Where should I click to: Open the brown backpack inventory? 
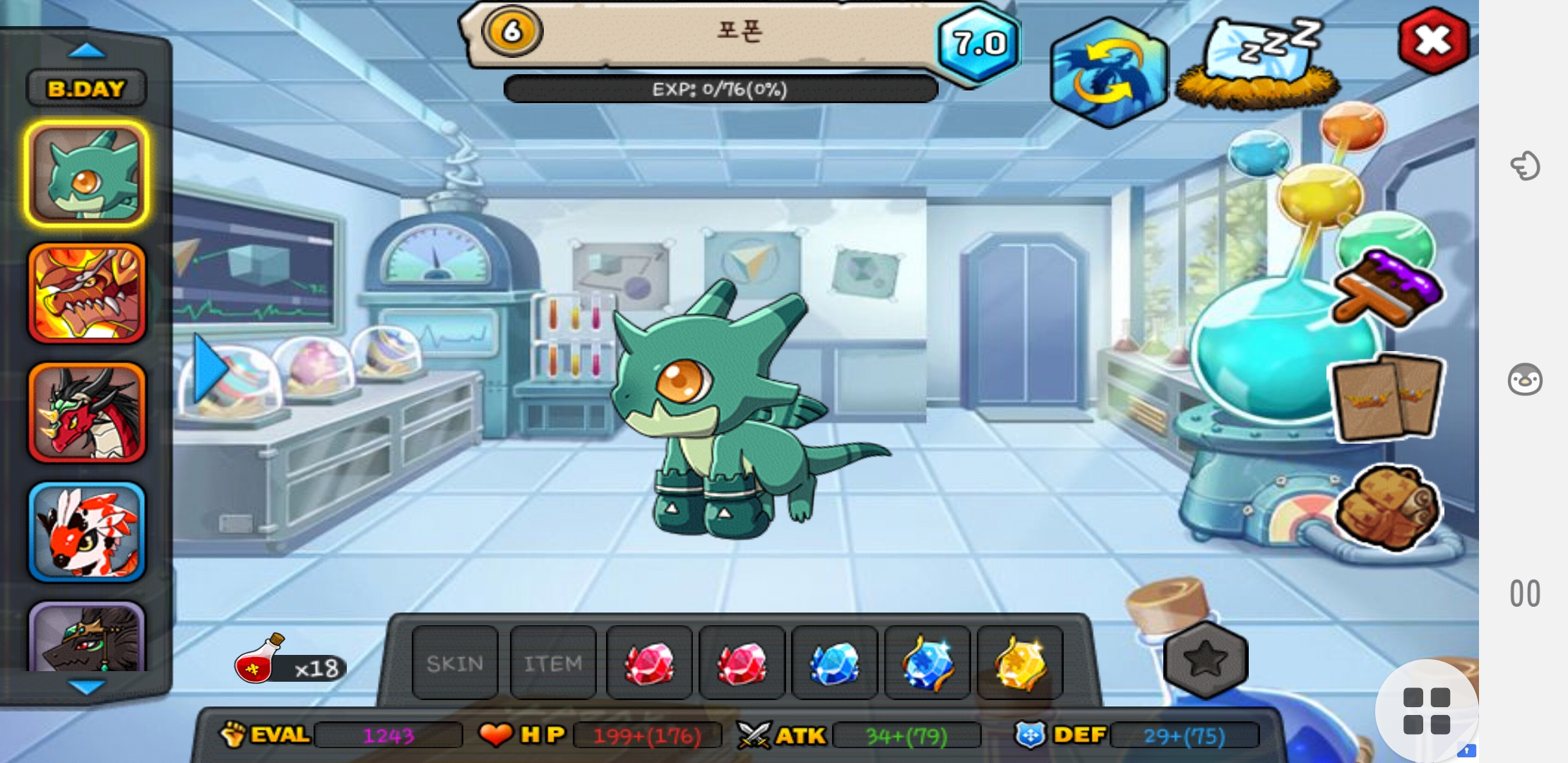pyautogui.click(x=1386, y=507)
